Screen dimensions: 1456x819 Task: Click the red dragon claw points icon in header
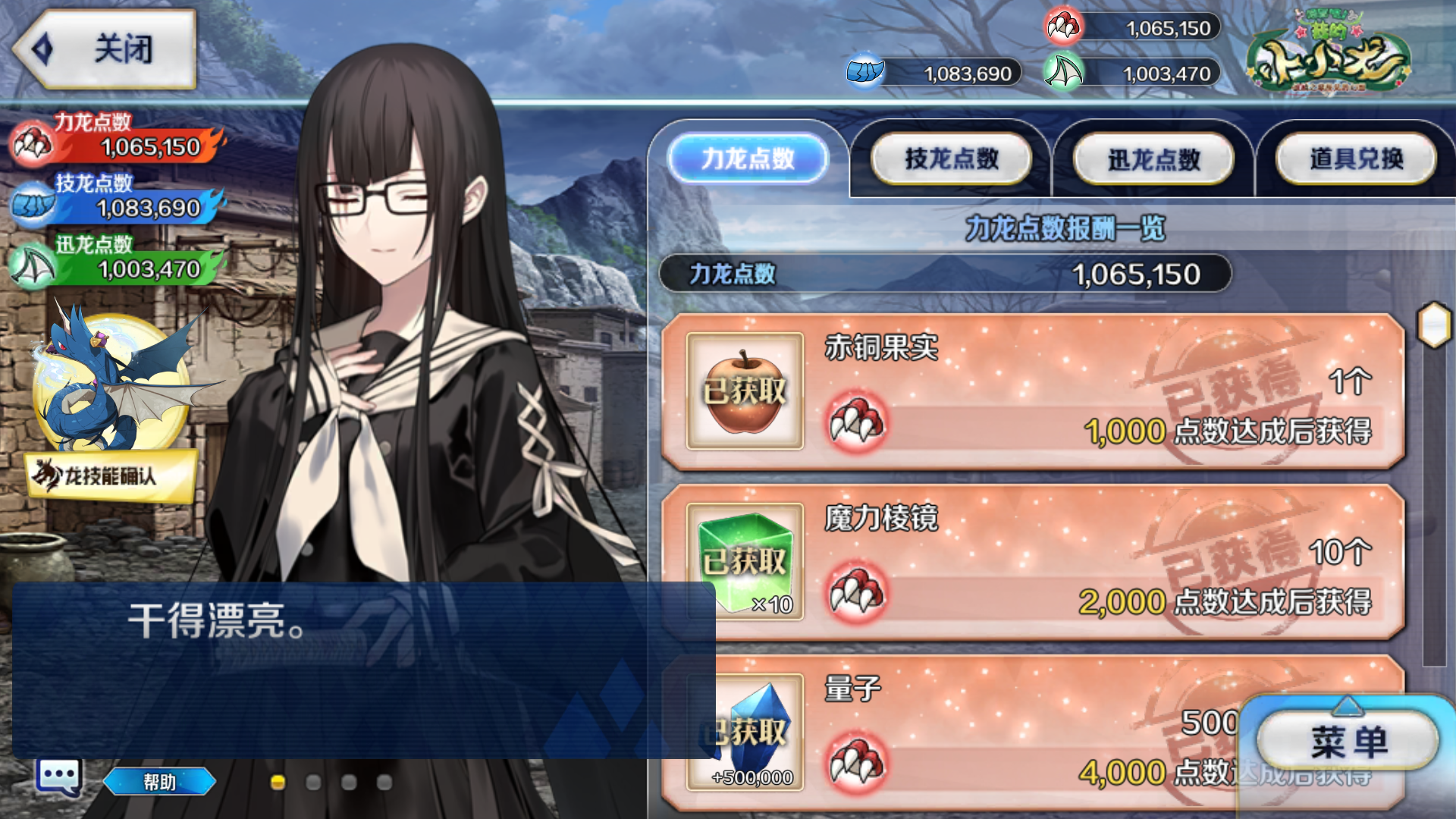[1064, 27]
